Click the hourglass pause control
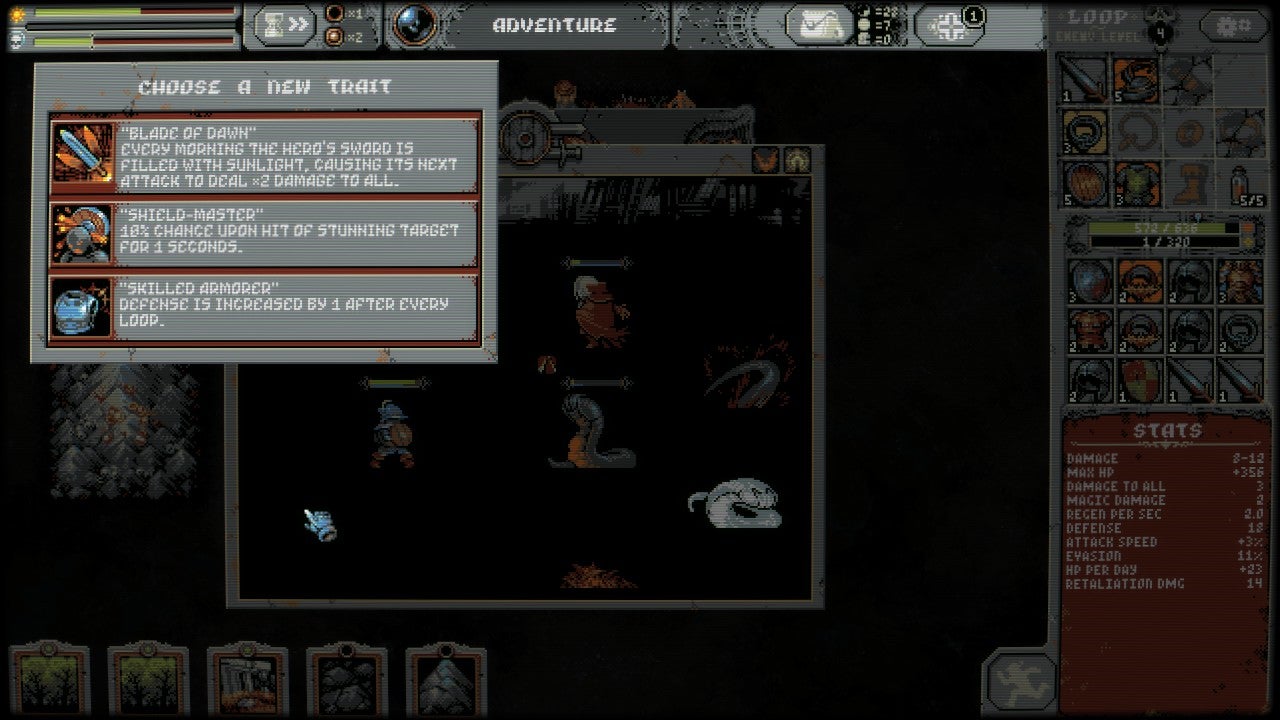 (272, 23)
